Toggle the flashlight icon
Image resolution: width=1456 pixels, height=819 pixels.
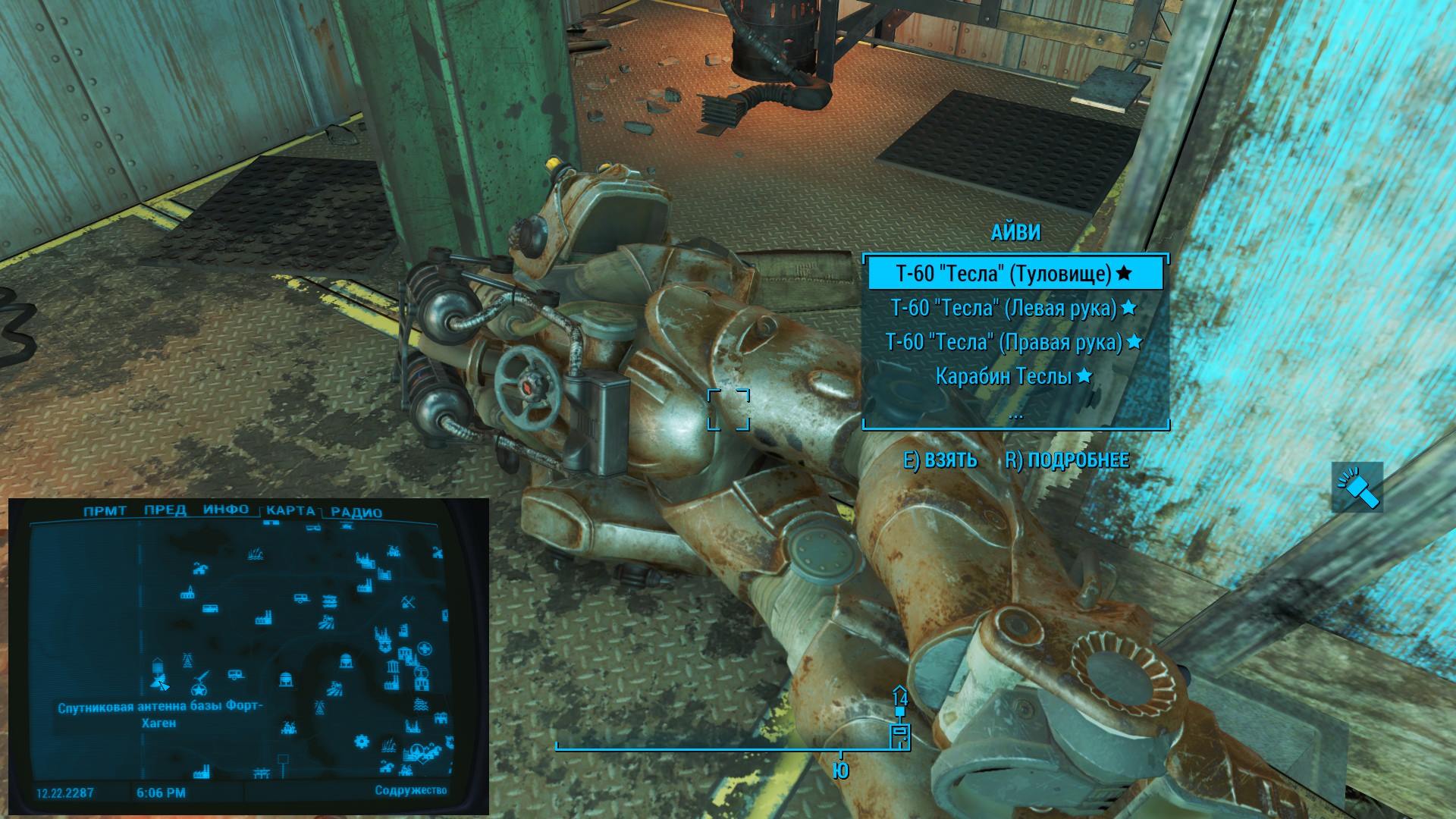[x=1357, y=487]
